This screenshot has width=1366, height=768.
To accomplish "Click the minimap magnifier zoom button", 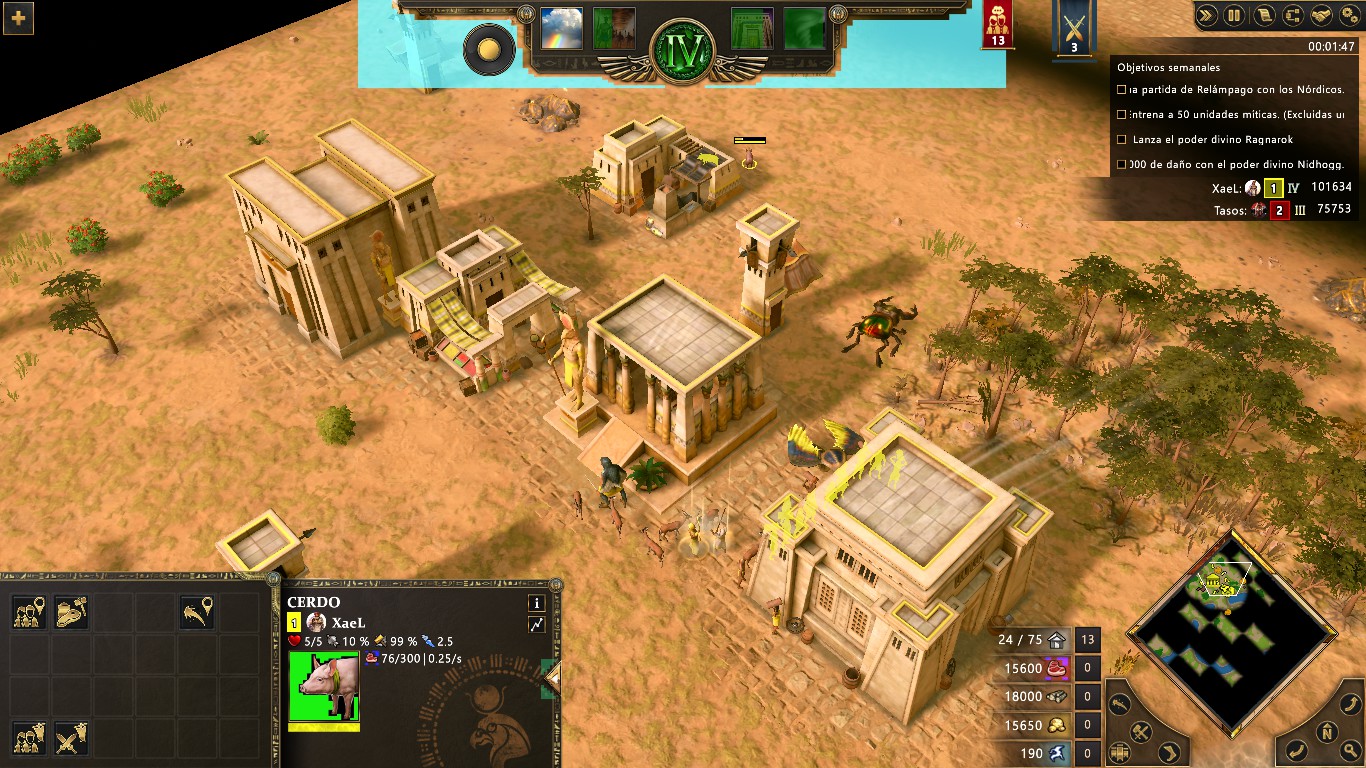I will pyautogui.click(x=1349, y=749).
